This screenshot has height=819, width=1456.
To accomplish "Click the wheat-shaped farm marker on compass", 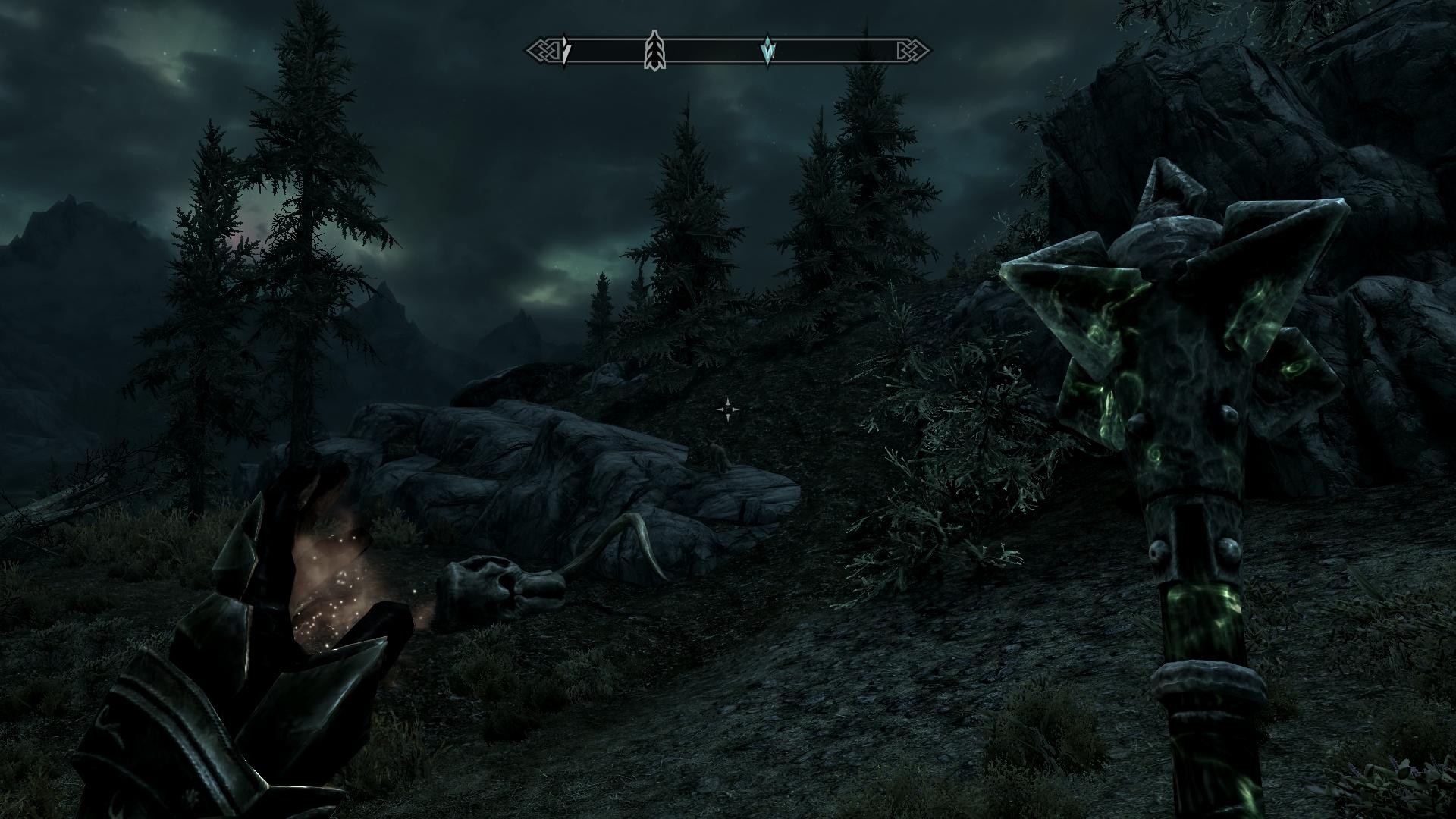I will pyautogui.click(x=654, y=51).
